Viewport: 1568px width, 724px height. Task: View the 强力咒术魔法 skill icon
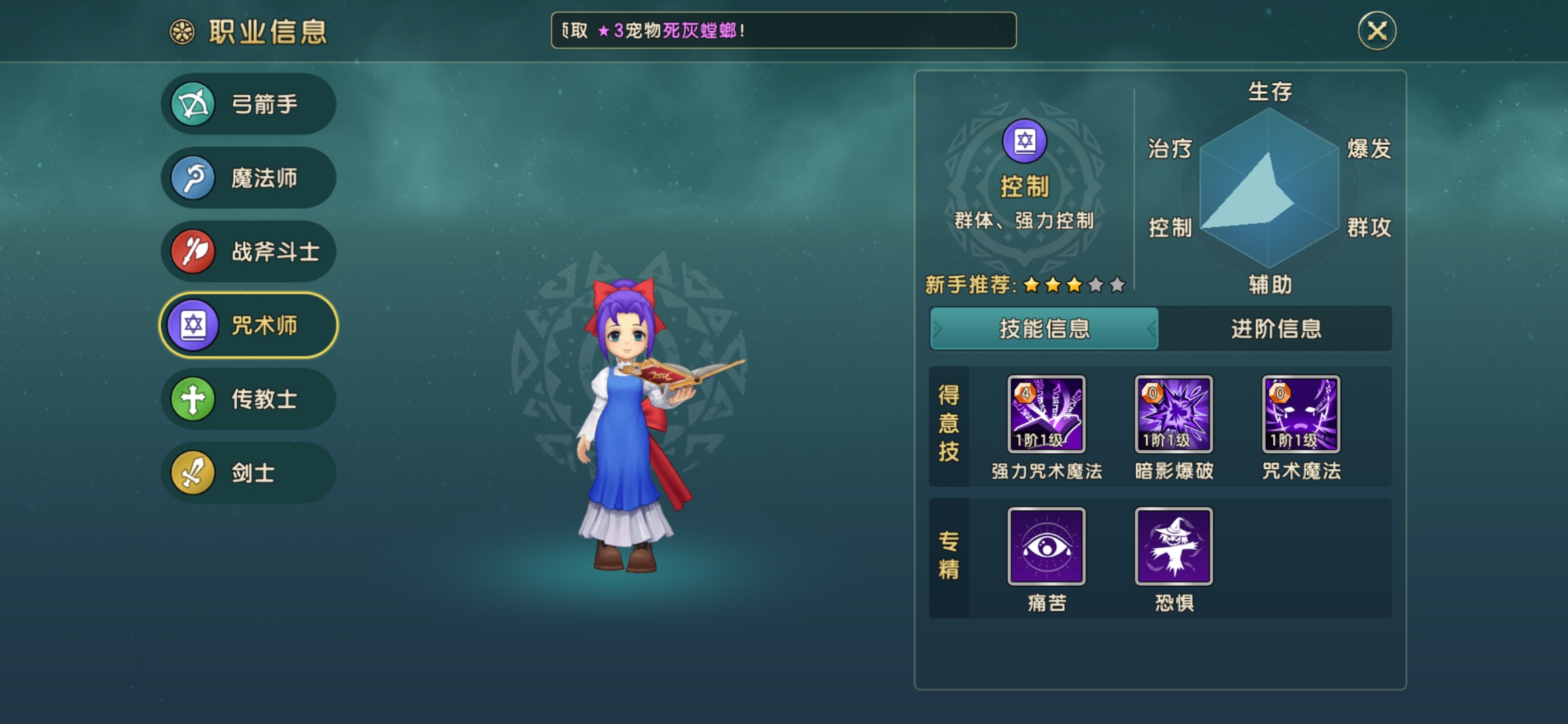pyautogui.click(x=1046, y=414)
